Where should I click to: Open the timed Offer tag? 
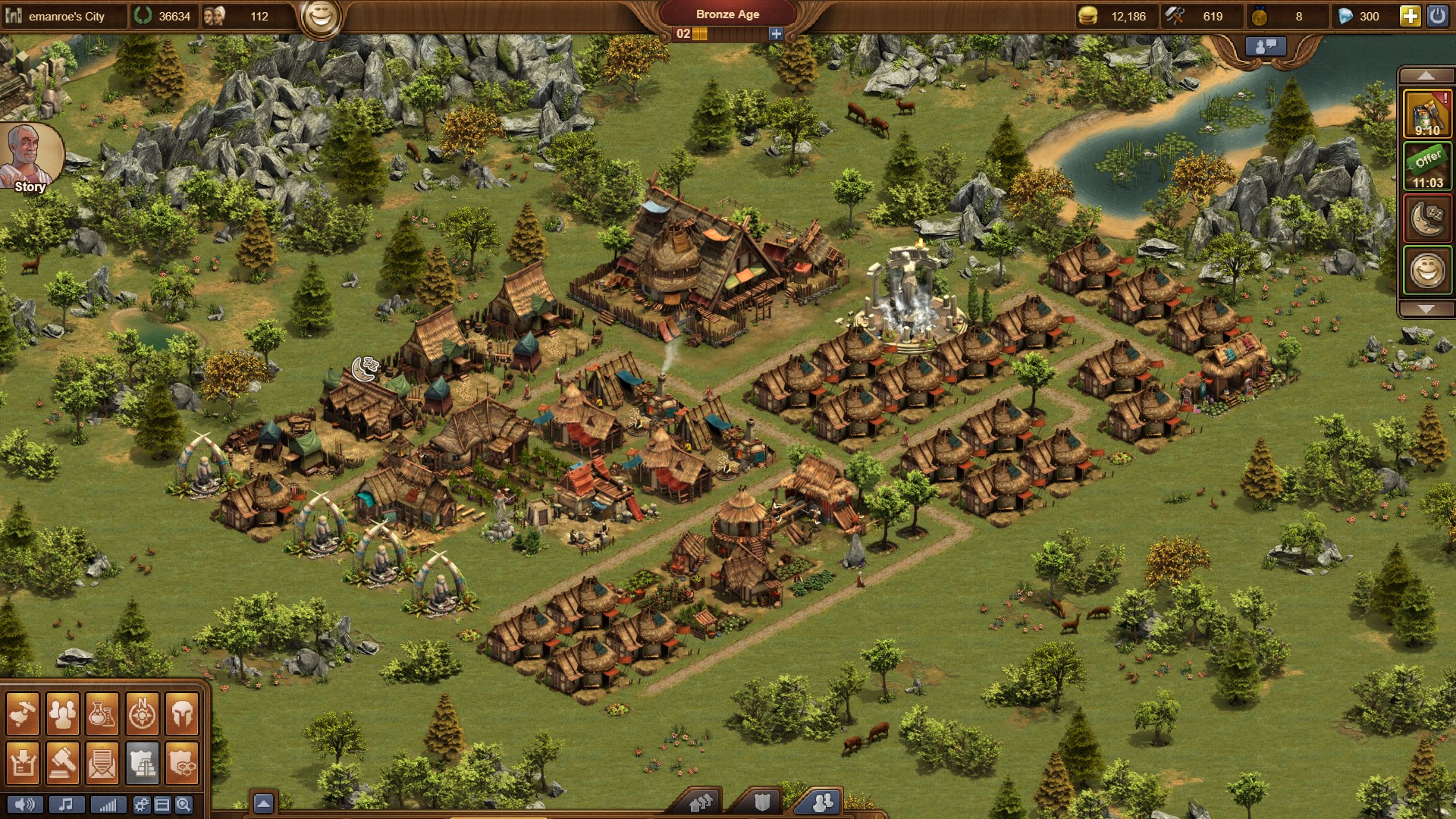(1427, 167)
